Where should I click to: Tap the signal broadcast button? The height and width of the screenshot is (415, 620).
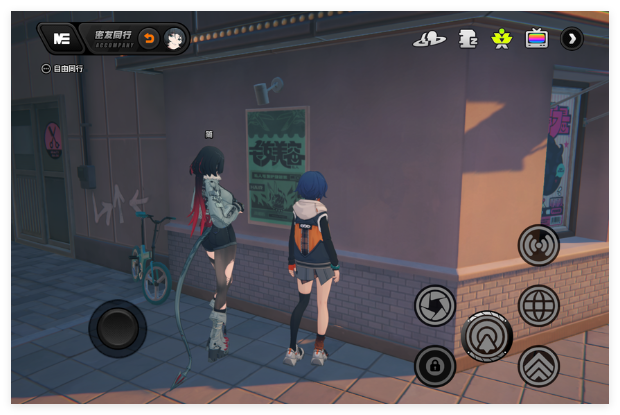(538, 245)
